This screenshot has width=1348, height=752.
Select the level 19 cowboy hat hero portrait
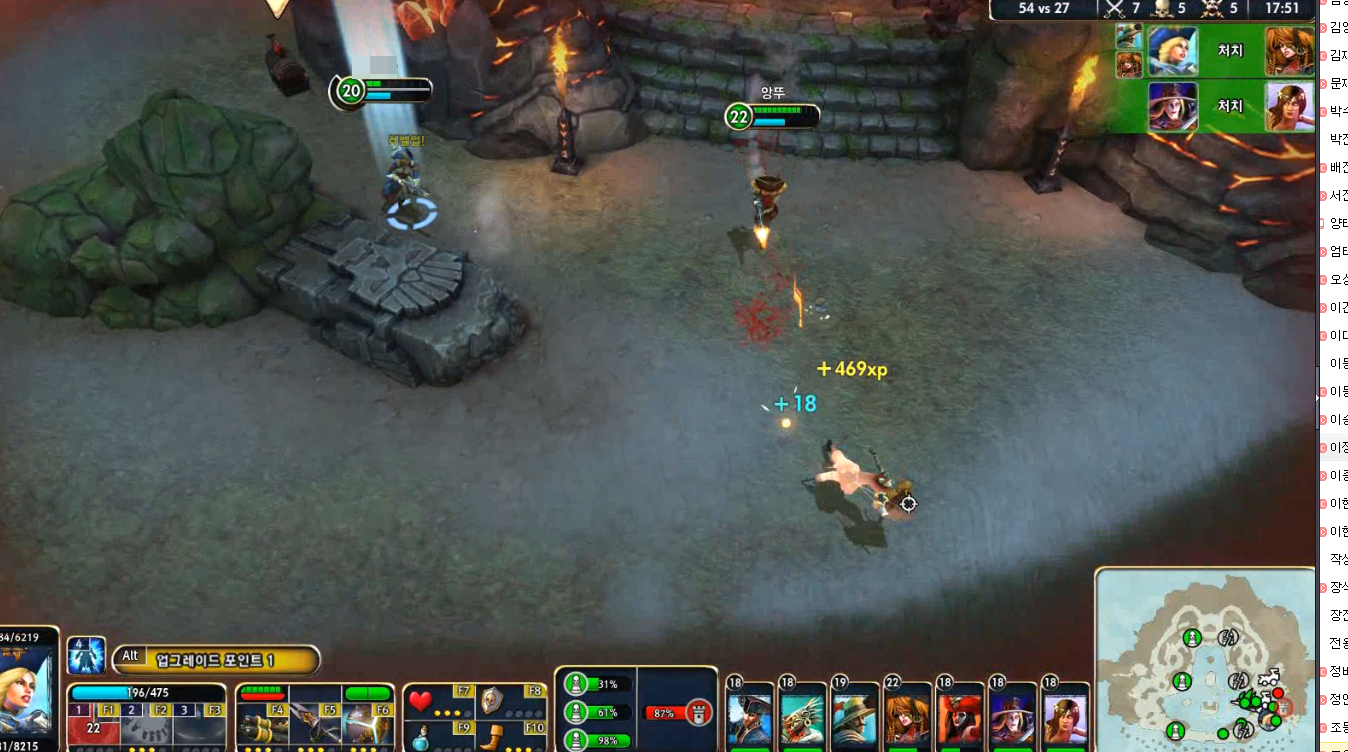point(853,718)
